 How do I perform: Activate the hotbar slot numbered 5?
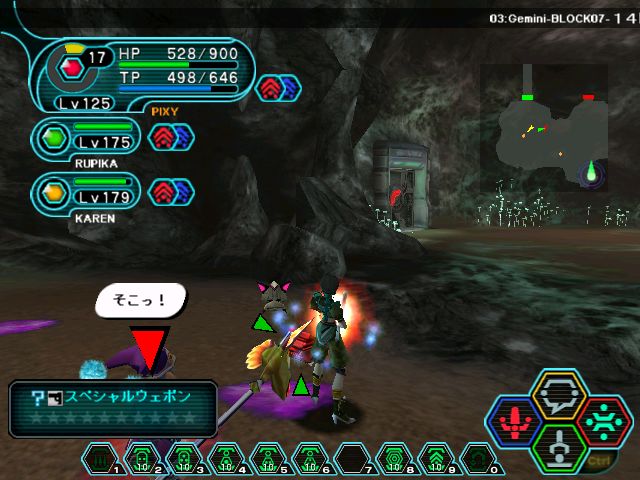[265, 459]
